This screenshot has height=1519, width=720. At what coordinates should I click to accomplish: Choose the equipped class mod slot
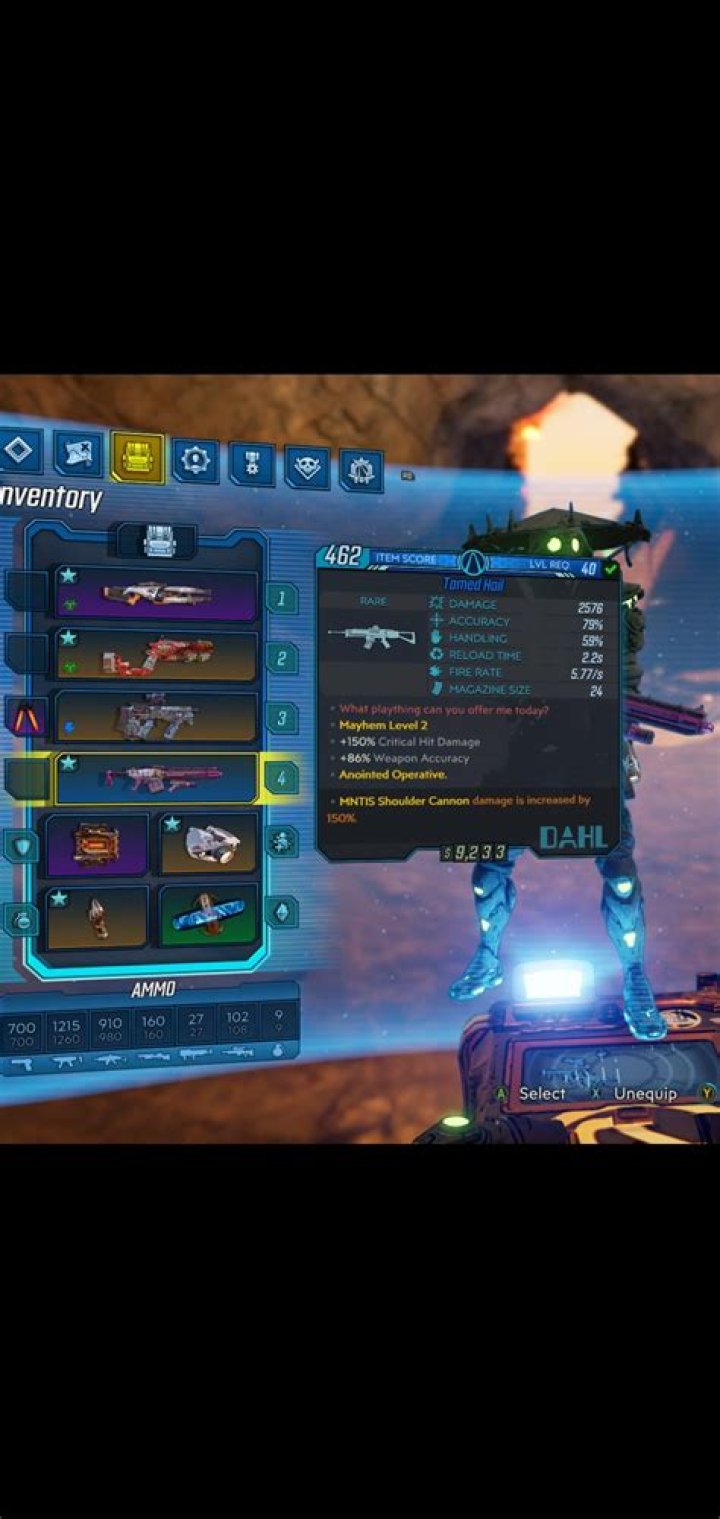pos(208,845)
